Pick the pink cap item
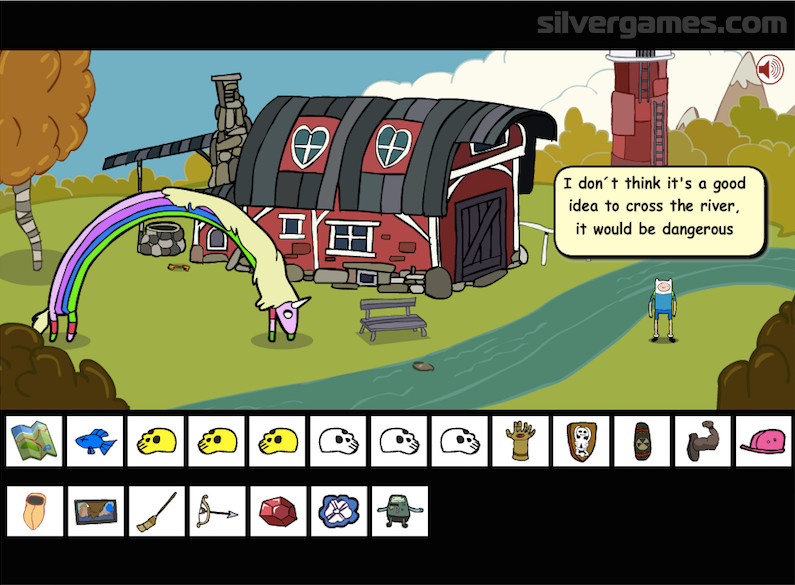 pos(763,441)
